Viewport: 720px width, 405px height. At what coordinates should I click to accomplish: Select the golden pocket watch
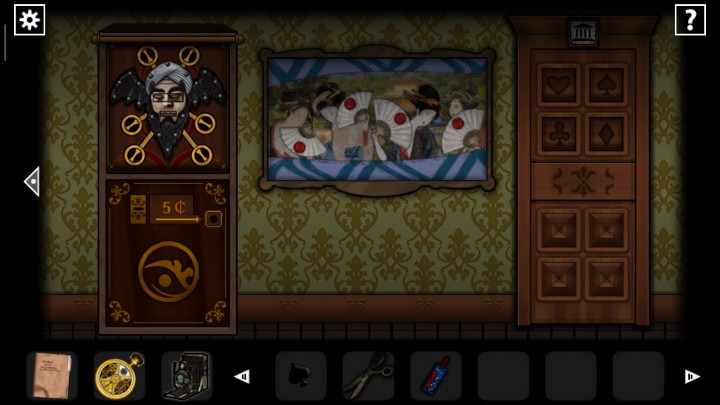(118, 376)
